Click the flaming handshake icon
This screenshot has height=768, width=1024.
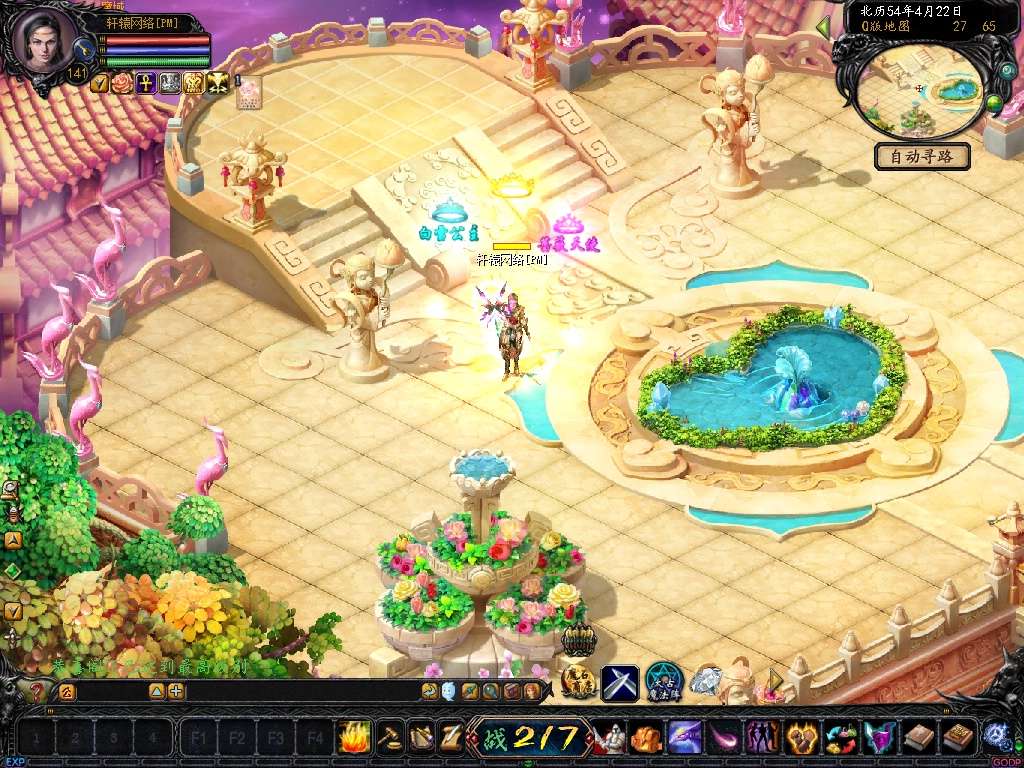tap(801, 739)
